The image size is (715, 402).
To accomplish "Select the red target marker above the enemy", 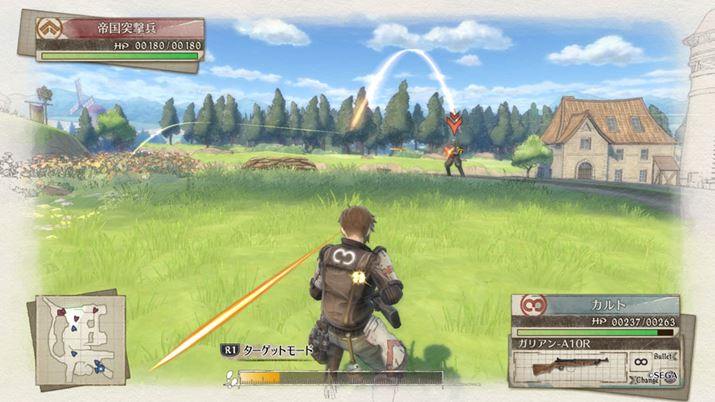I will (x=454, y=123).
